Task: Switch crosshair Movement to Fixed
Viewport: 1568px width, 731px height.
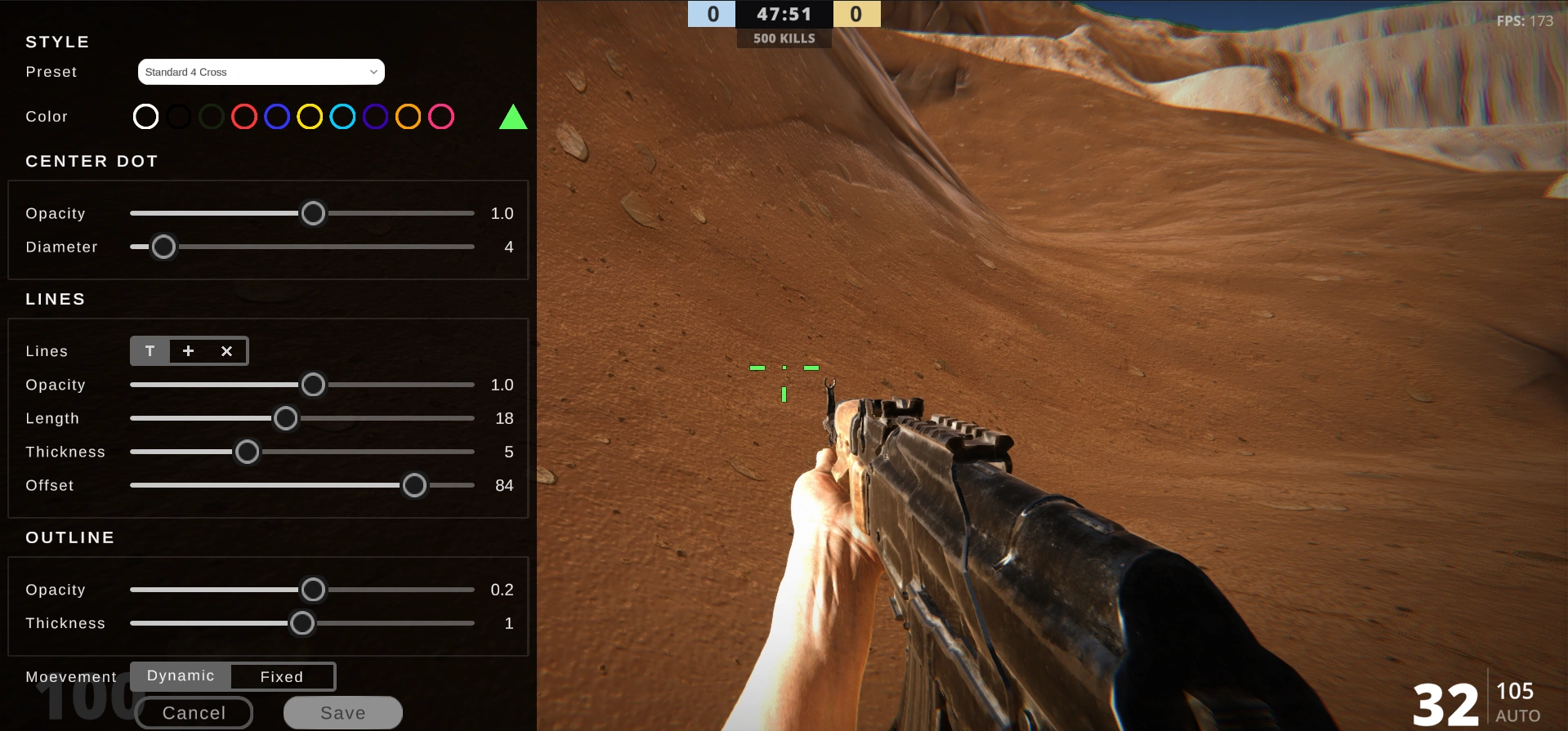Action: (282, 676)
